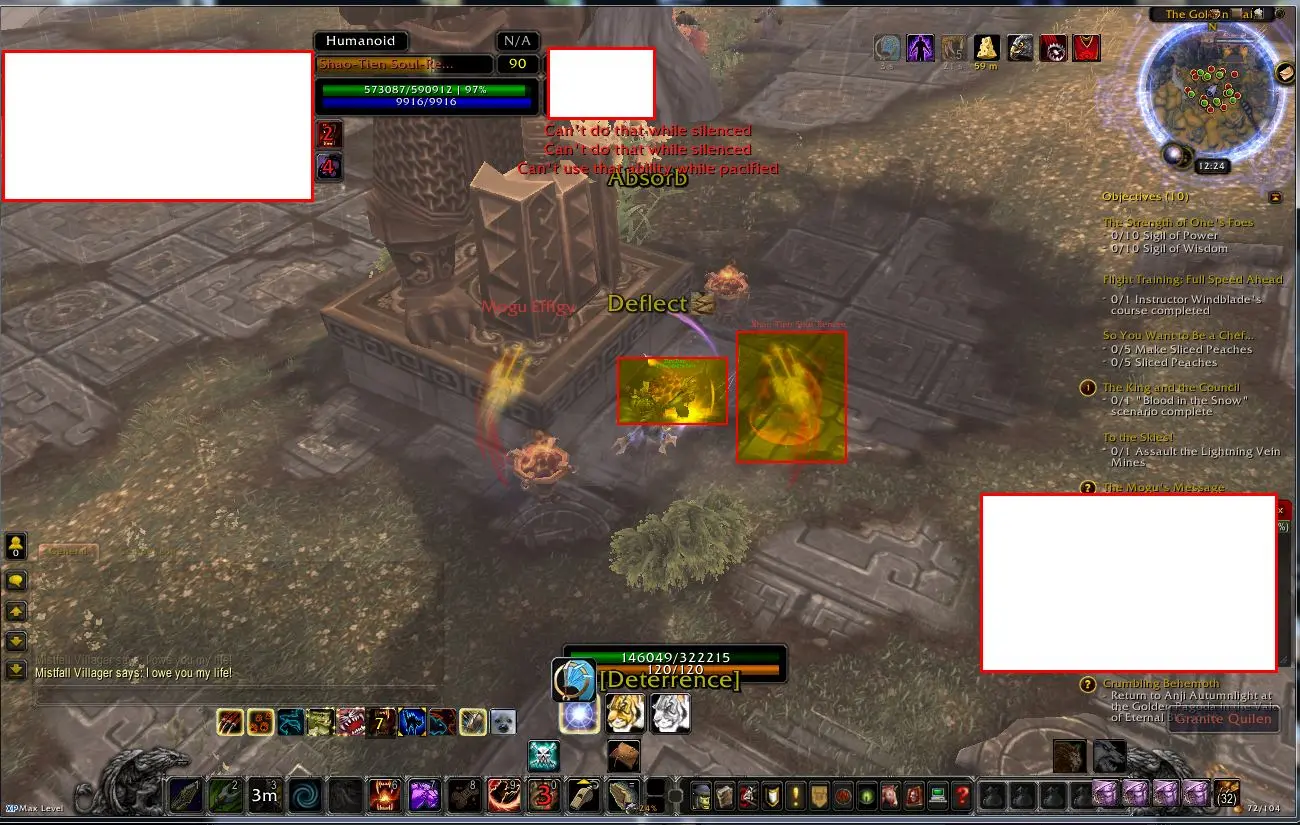Use the purple ability in slot 7
The width and height of the screenshot is (1300, 825).
(425, 797)
